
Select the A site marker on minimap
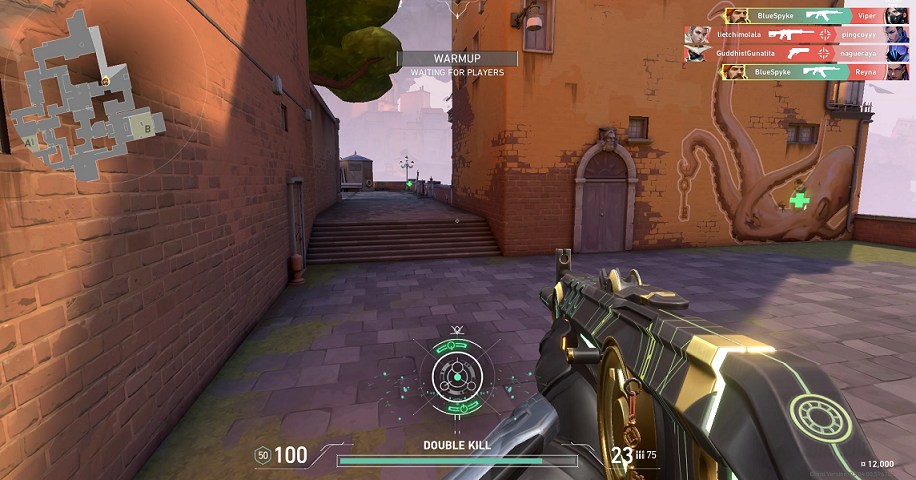tap(30, 143)
